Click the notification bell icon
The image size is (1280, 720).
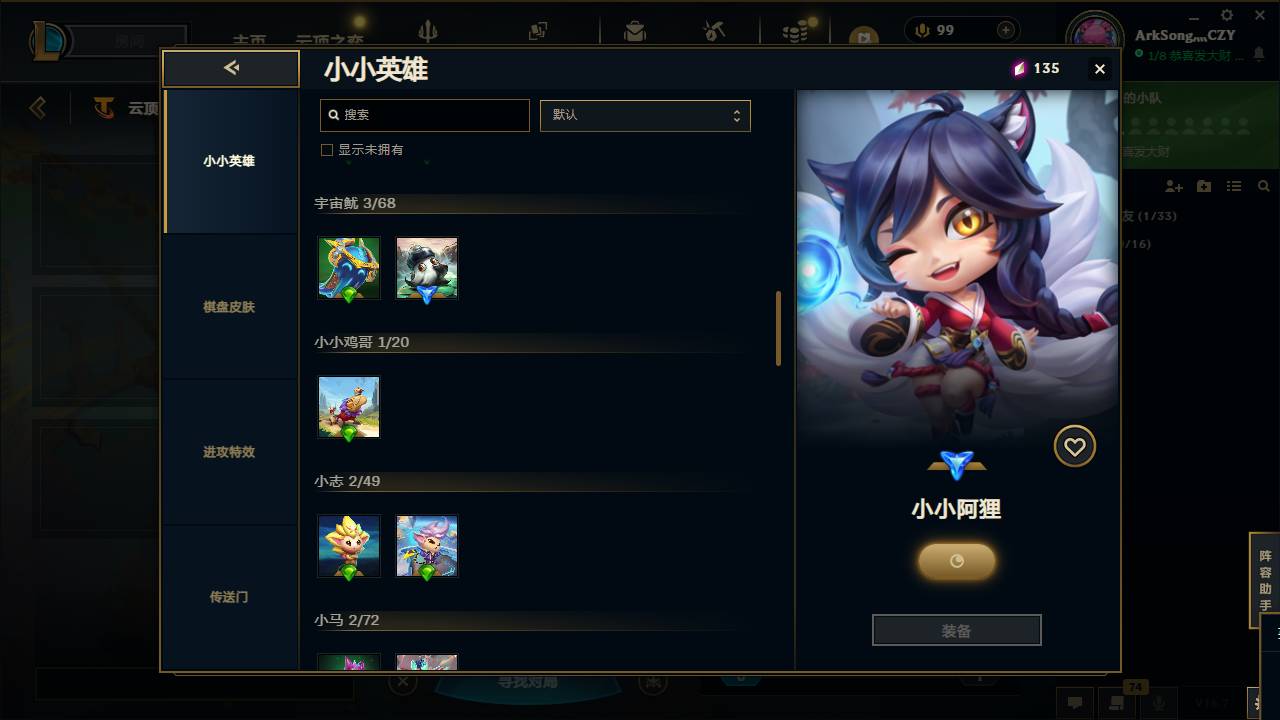1260,53
